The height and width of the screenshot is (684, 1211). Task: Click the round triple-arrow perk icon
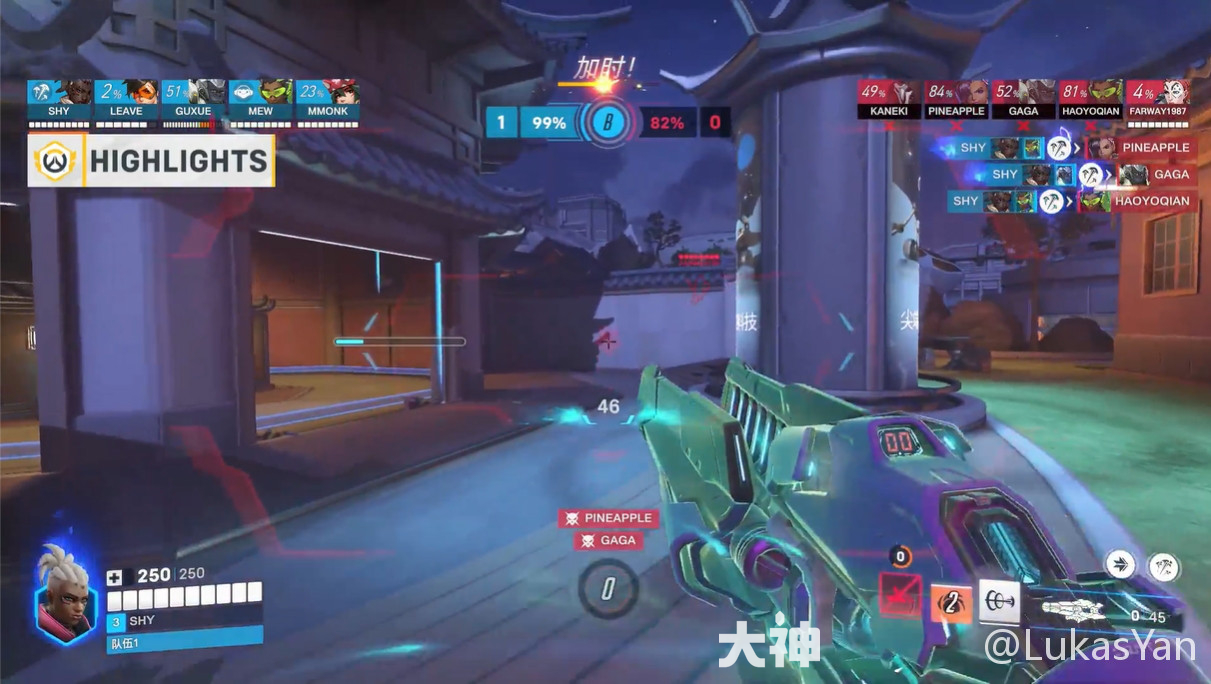(x=1121, y=564)
